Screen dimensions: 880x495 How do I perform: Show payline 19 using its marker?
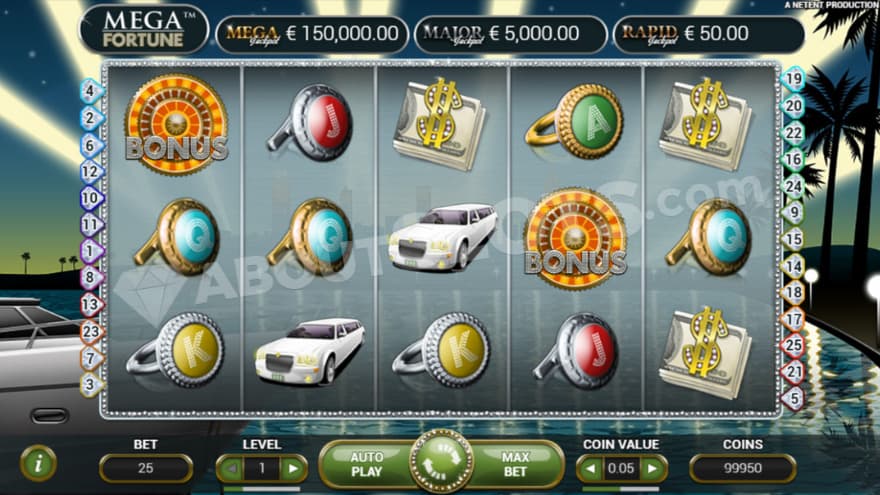[793, 78]
